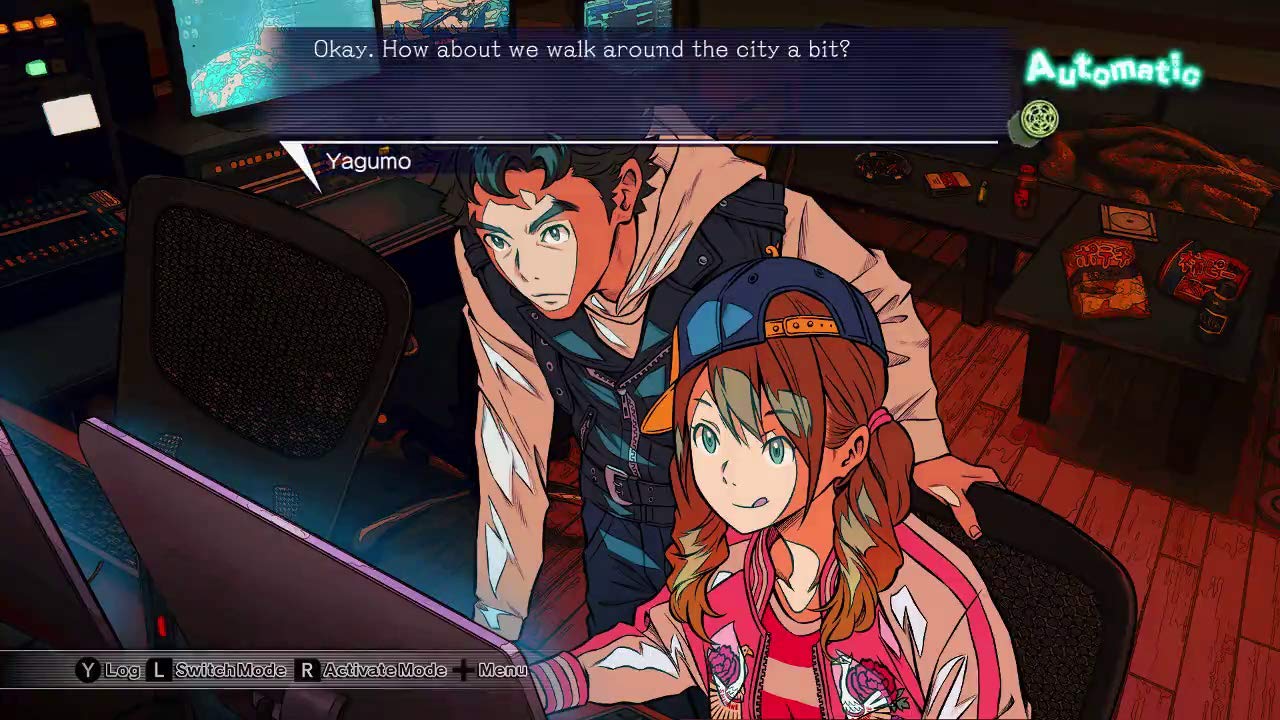Click the SwitchMode label

point(231,669)
